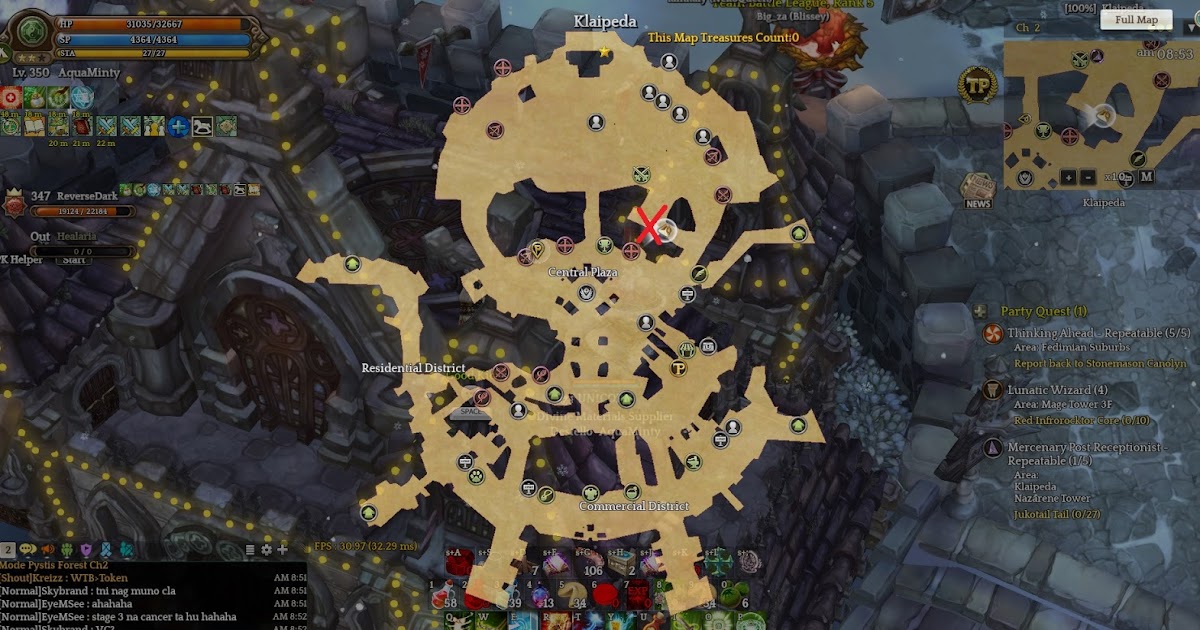
Task: Open the Full Map button
Action: [1136, 19]
